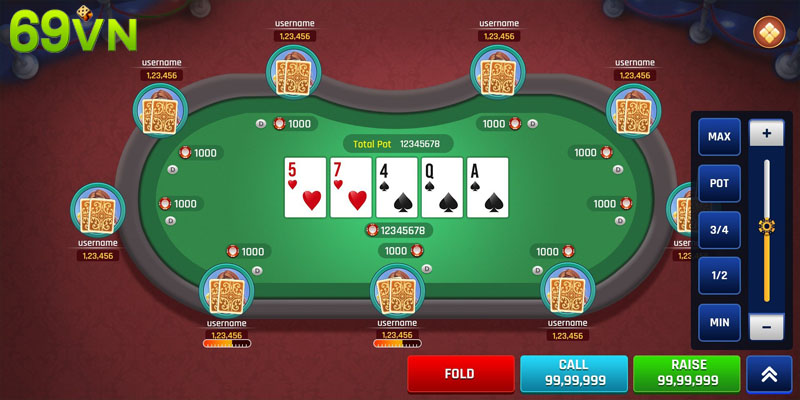Raise the bet to 99,99,999
The width and height of the screenshot is (800, 400).
pos(687,374)
